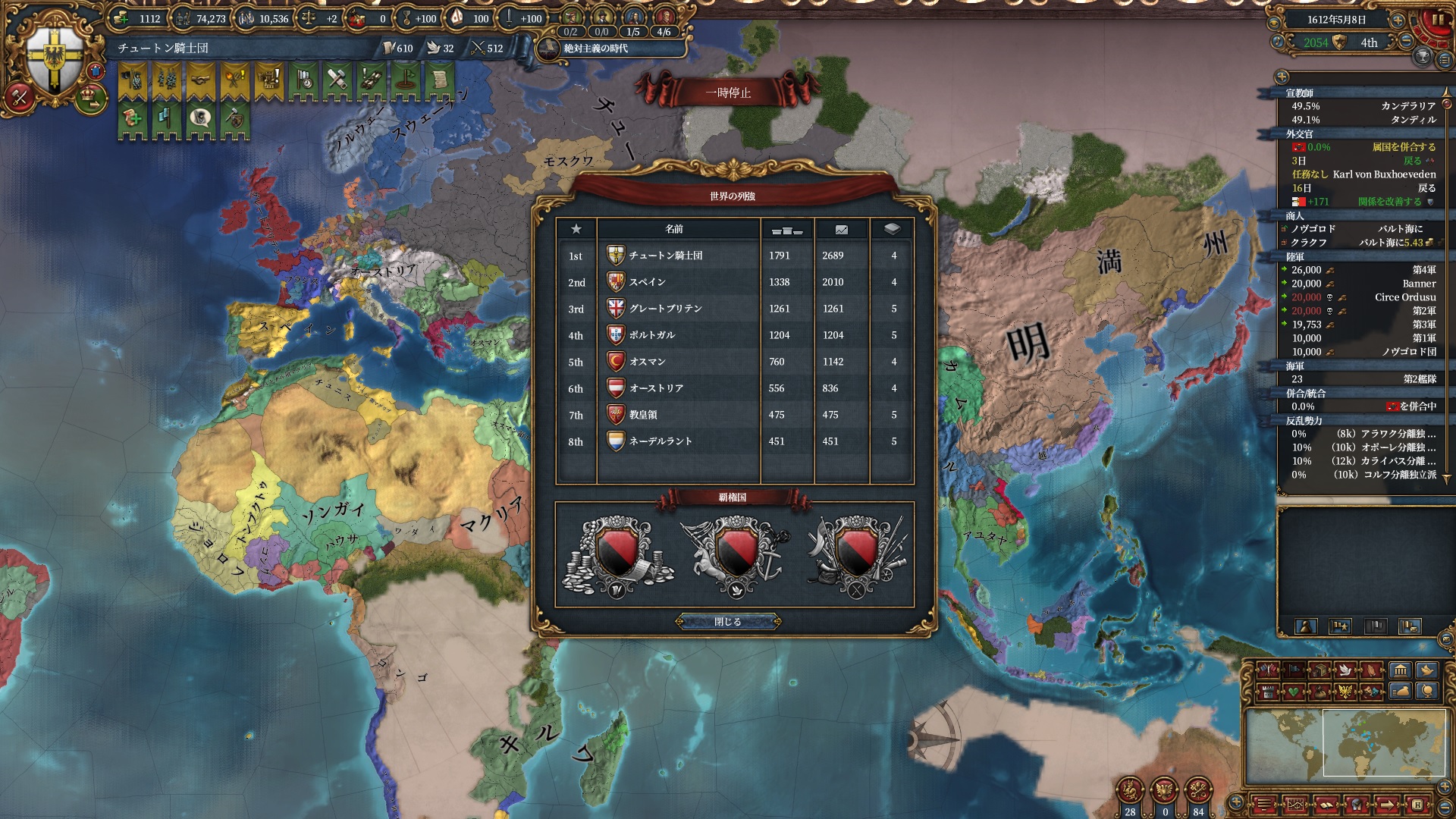The image size is (1456, 819).
Task: Sort the list by the 名前 column header
Action: 674,229
